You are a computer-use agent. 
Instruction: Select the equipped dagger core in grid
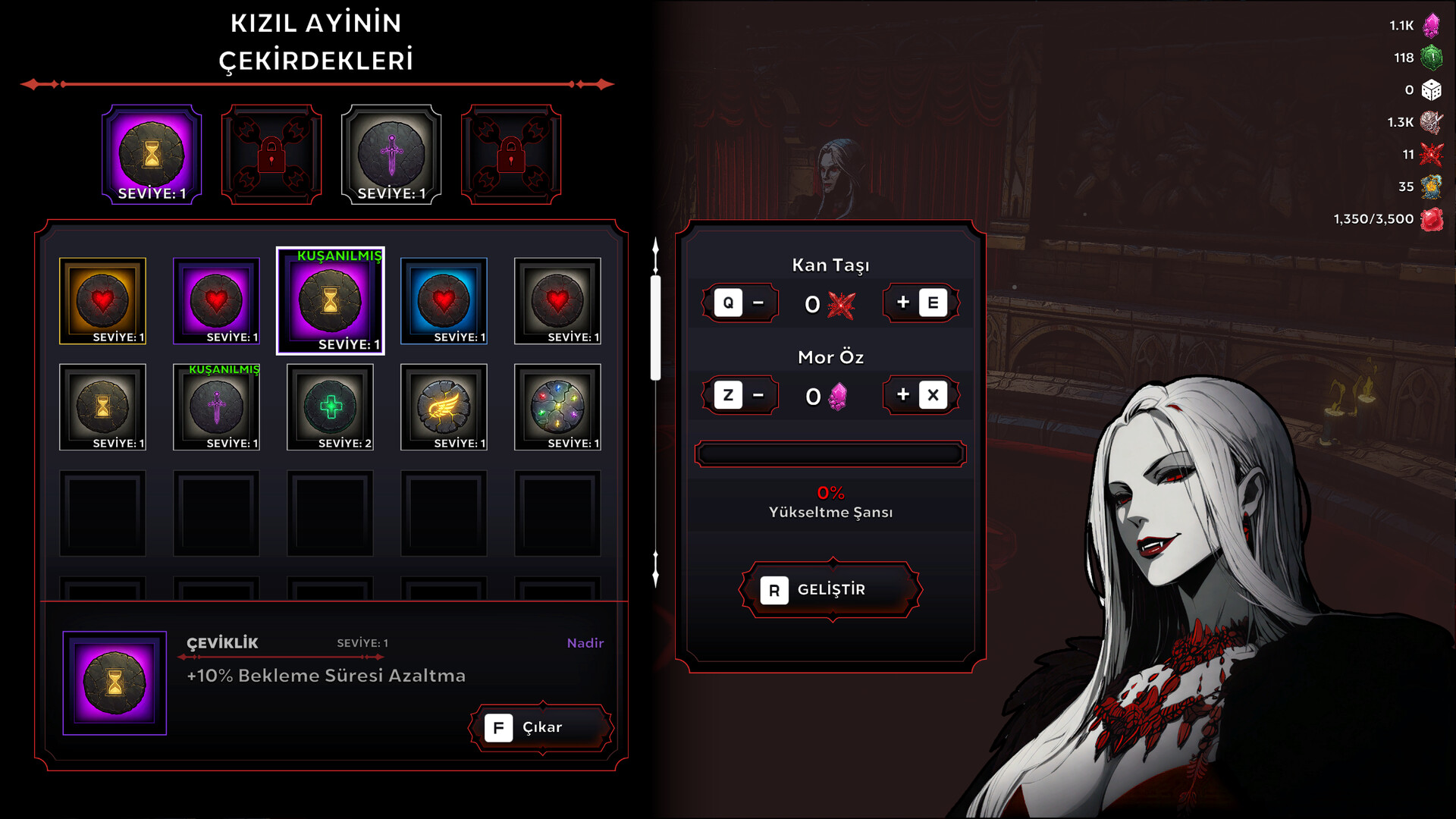click(217, 407)
